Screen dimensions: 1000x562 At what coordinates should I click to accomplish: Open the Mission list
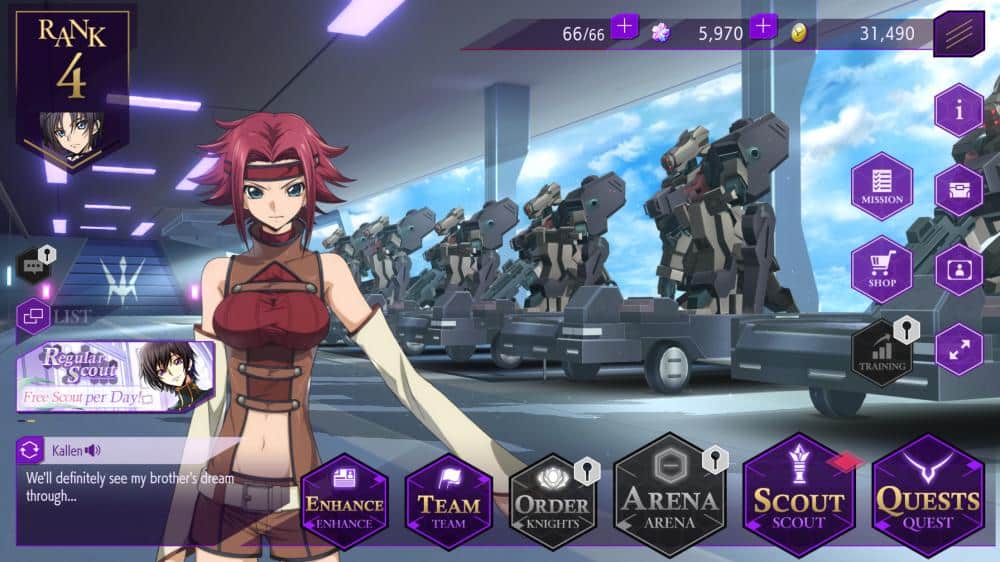click(882, 186)
